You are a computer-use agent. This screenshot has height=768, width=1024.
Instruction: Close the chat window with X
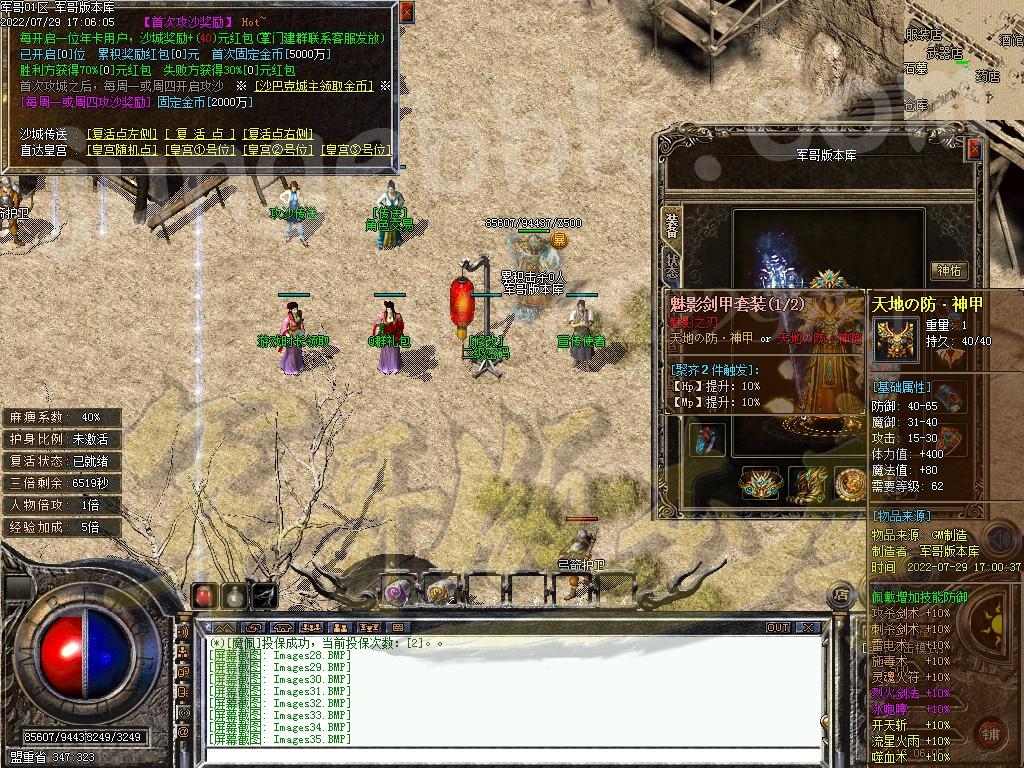point(807,628)
